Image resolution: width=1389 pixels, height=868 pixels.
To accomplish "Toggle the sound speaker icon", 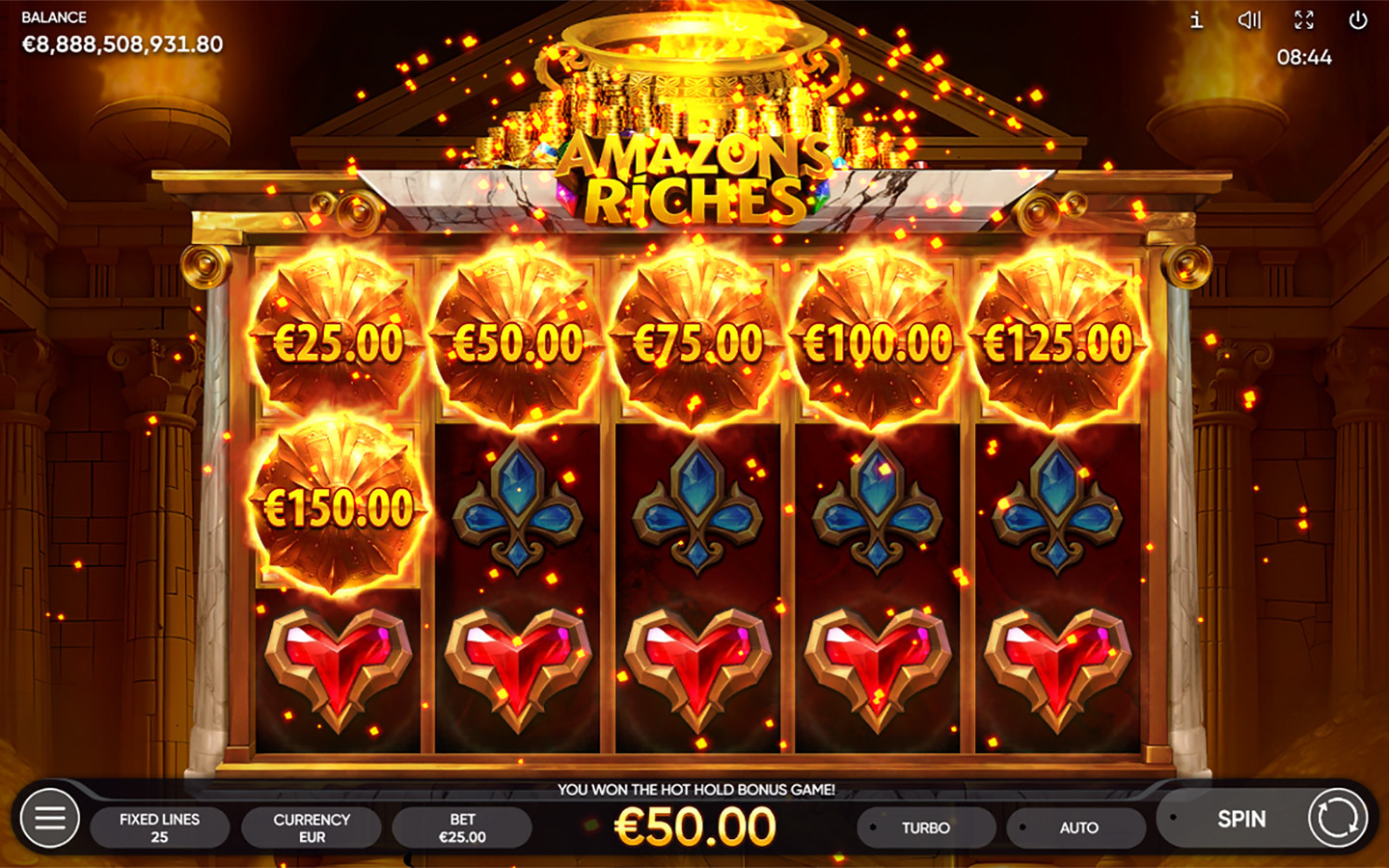I will click(1249, 20).
